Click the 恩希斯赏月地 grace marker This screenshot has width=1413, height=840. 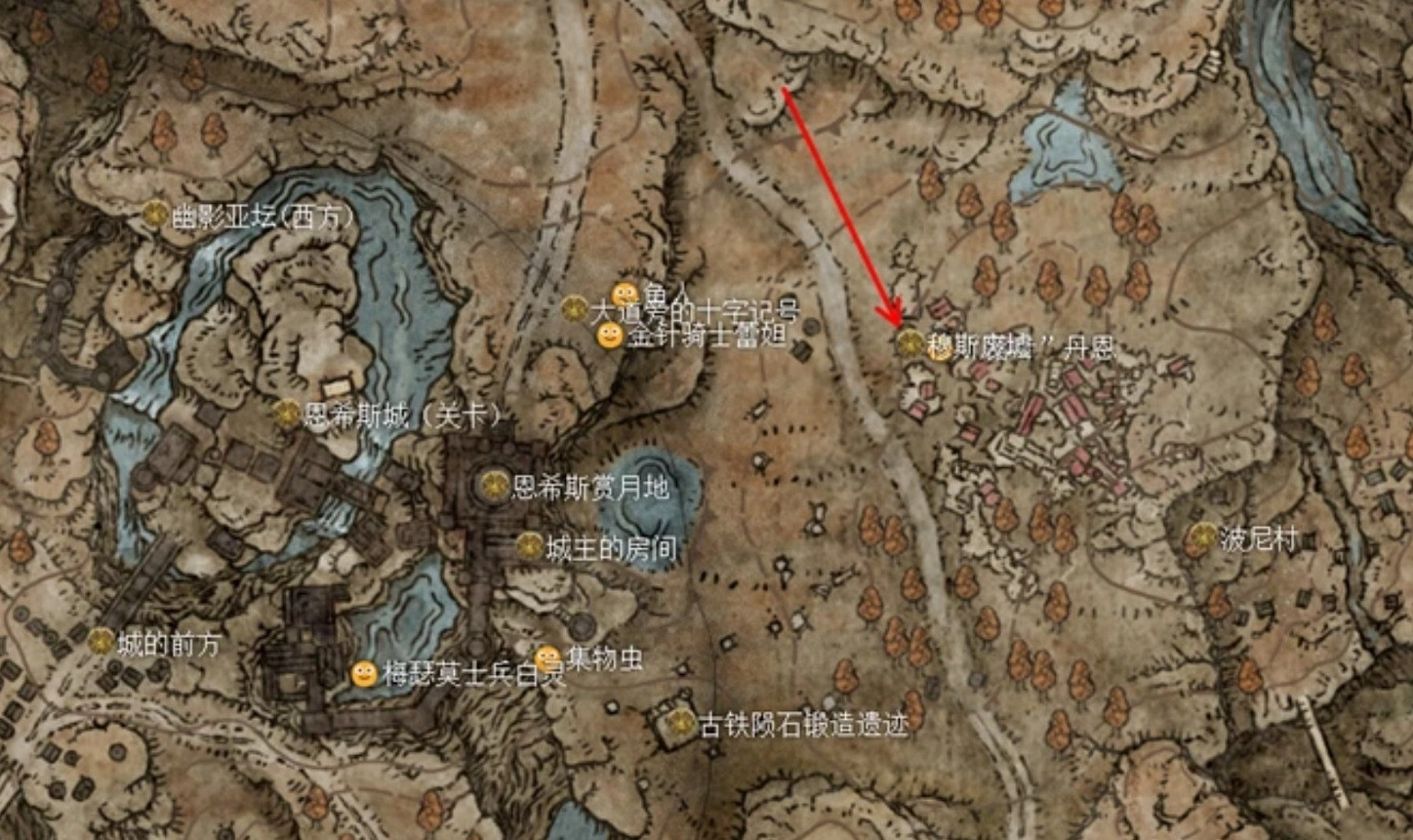496,485
